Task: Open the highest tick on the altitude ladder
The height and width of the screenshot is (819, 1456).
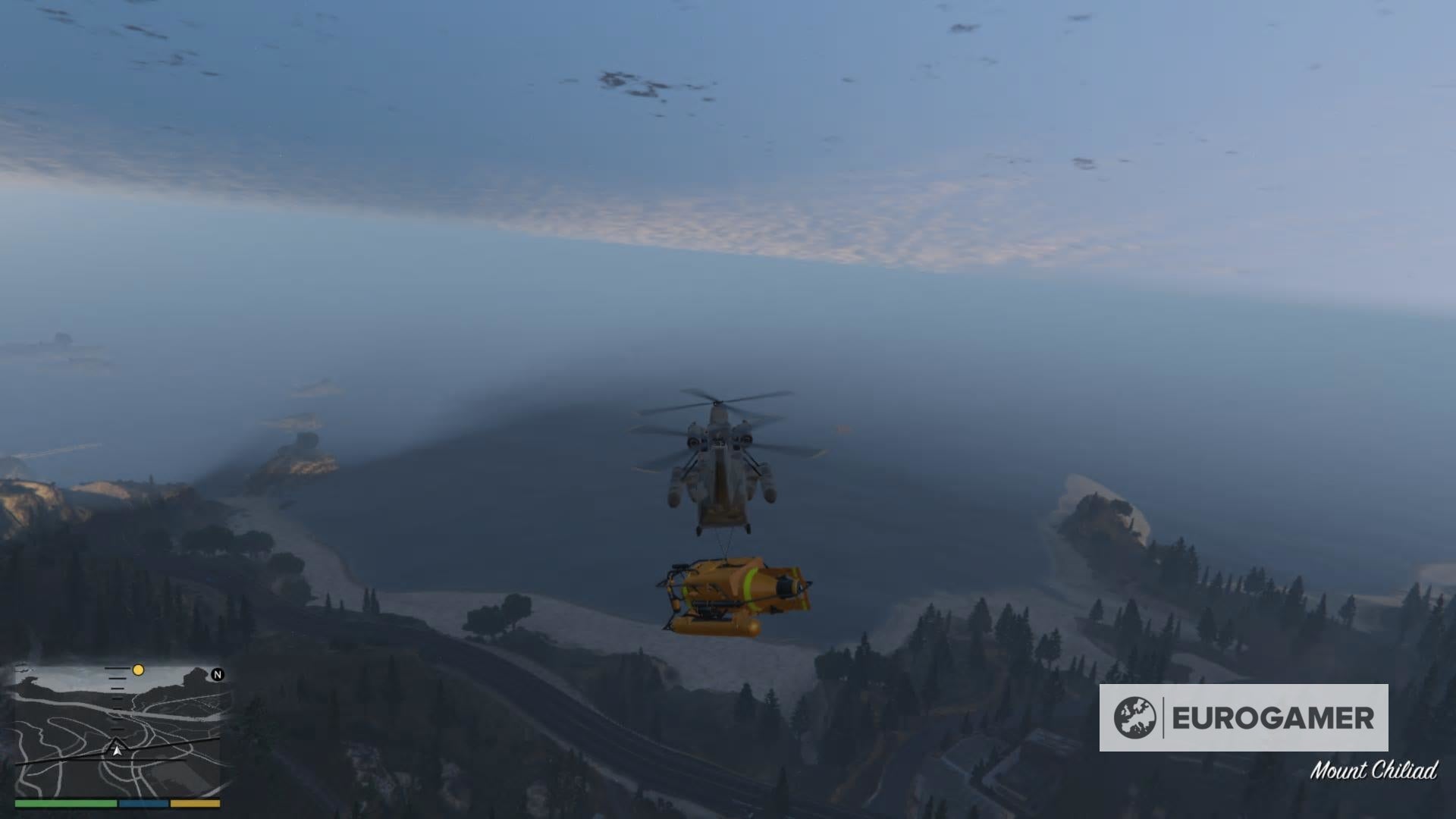Action: click(118, 668)
